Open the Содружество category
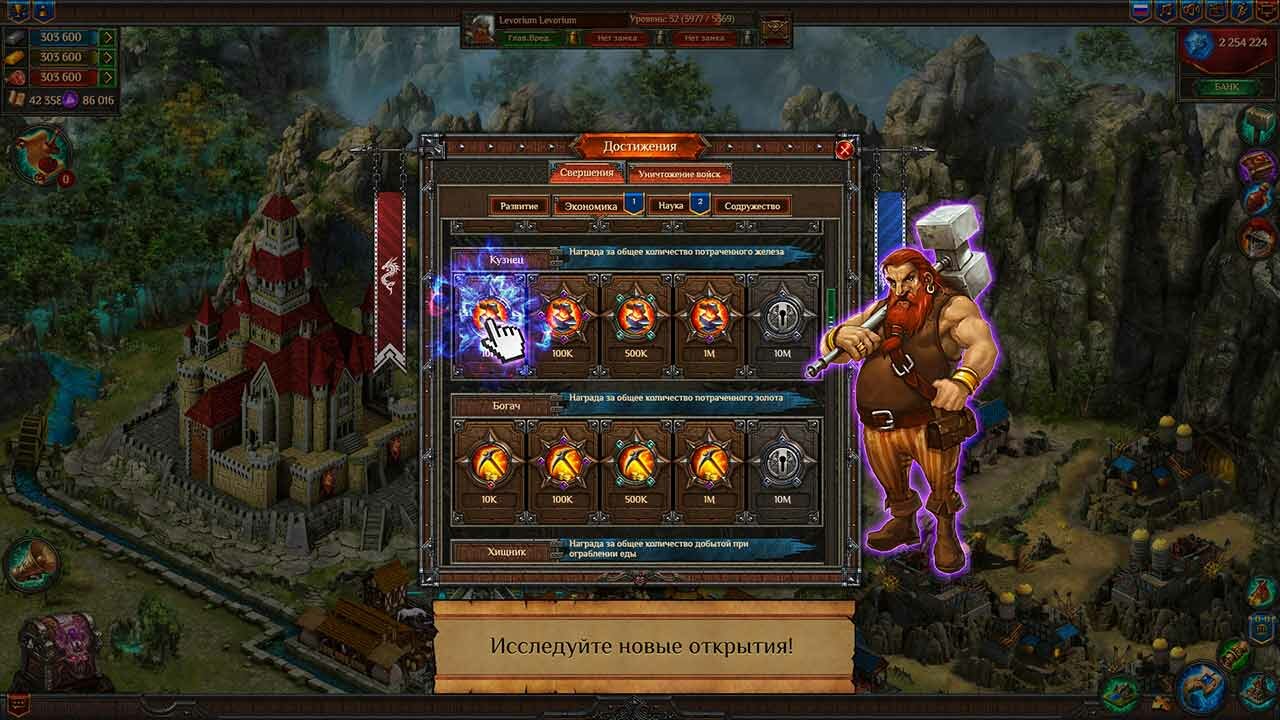The width and height of the screenshot is (1280, 720). point(752,206)
